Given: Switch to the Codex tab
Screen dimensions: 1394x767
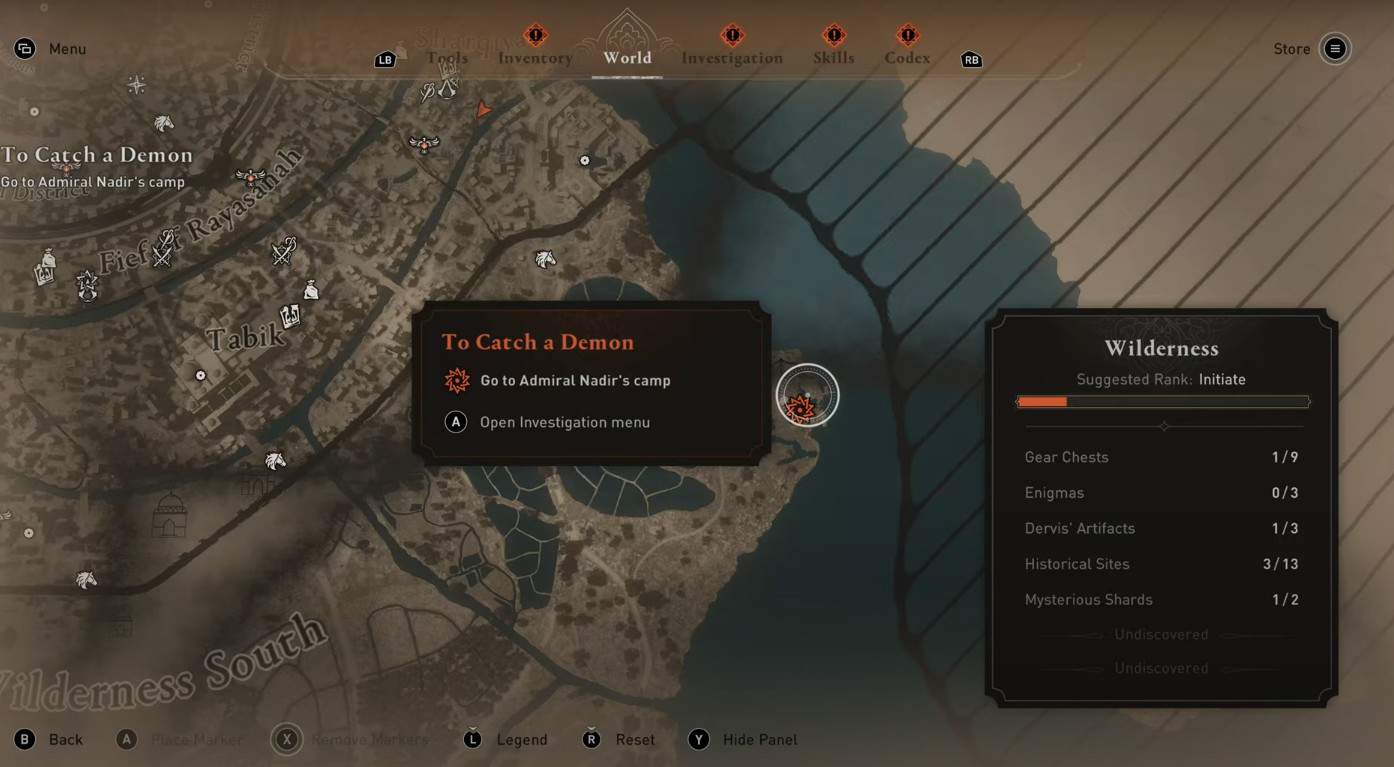Looking at the screenshot, I should pos(907,58).
